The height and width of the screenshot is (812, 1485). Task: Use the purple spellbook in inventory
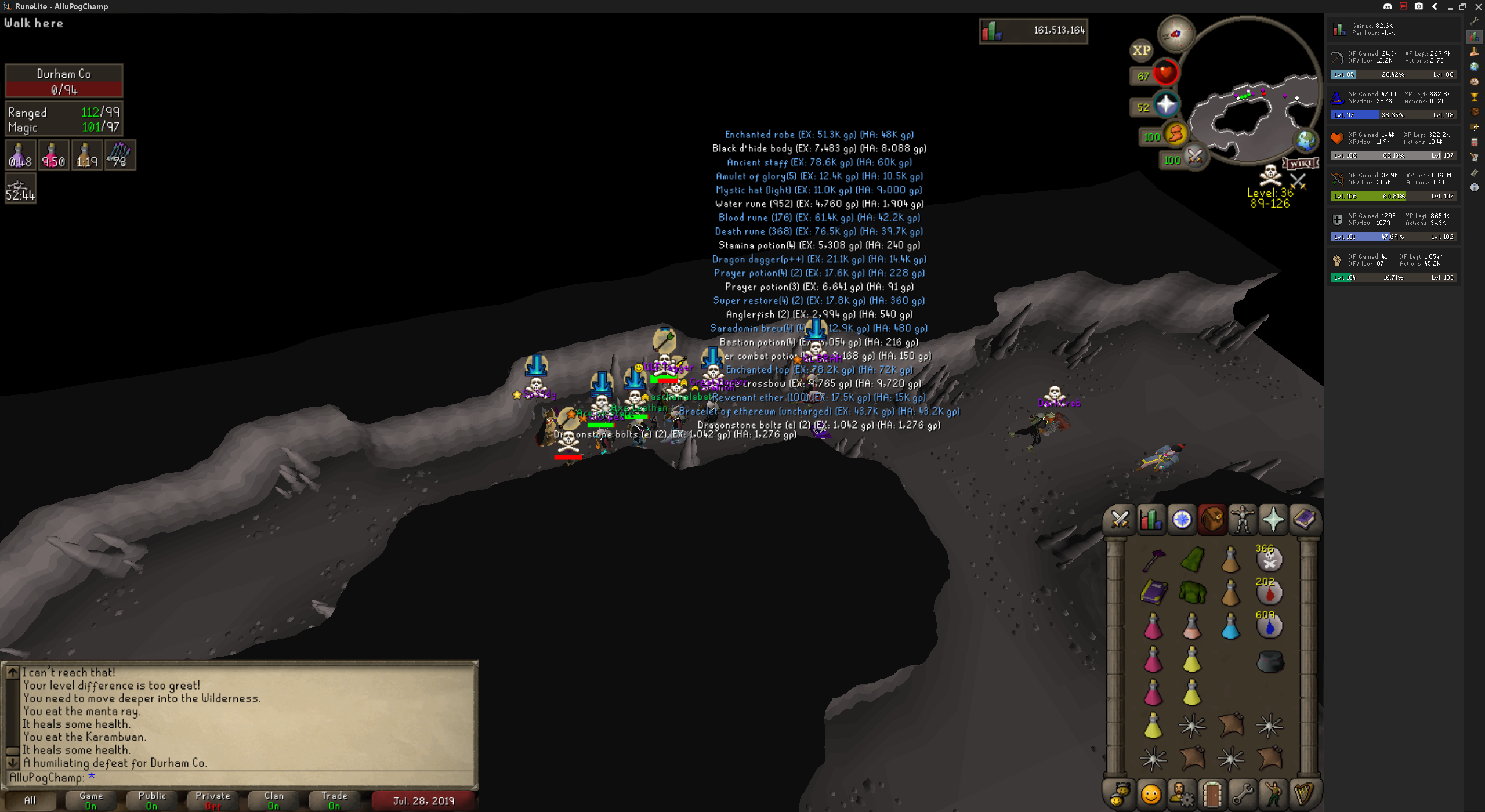click(x=1153, y=593)
